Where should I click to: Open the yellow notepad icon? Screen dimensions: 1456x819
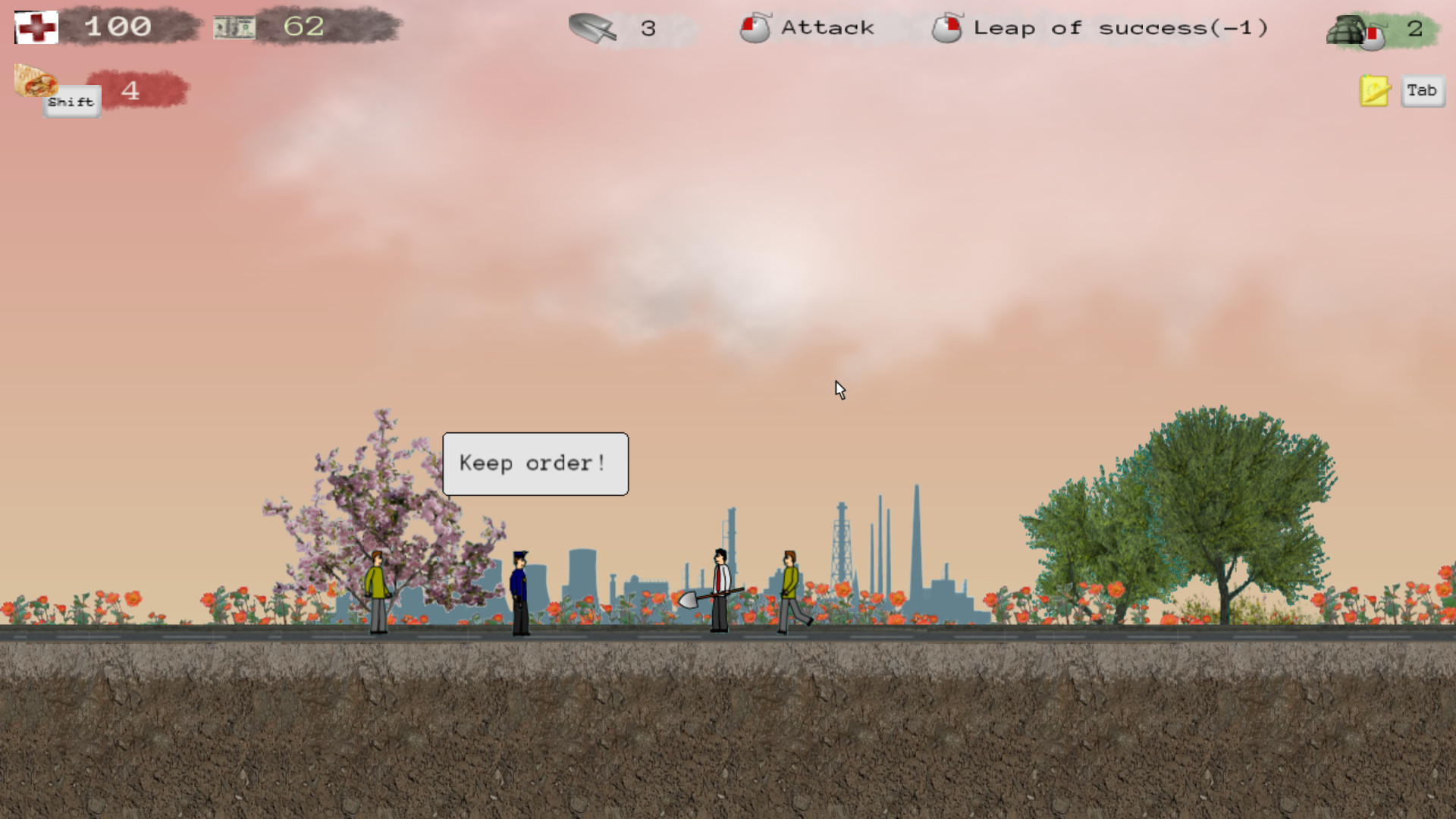[1373, 89]
